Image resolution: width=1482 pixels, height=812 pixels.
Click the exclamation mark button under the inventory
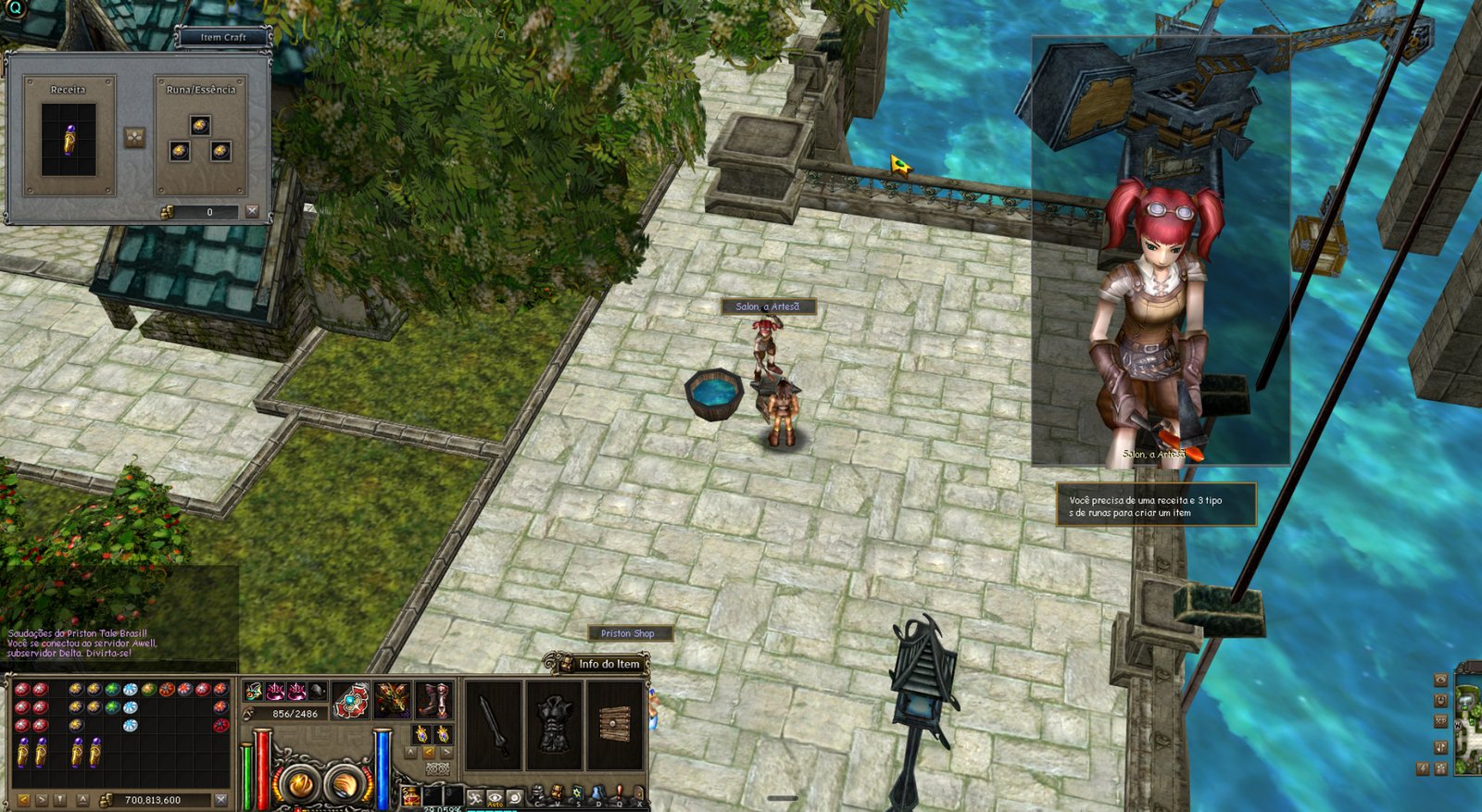pos(61,799)
